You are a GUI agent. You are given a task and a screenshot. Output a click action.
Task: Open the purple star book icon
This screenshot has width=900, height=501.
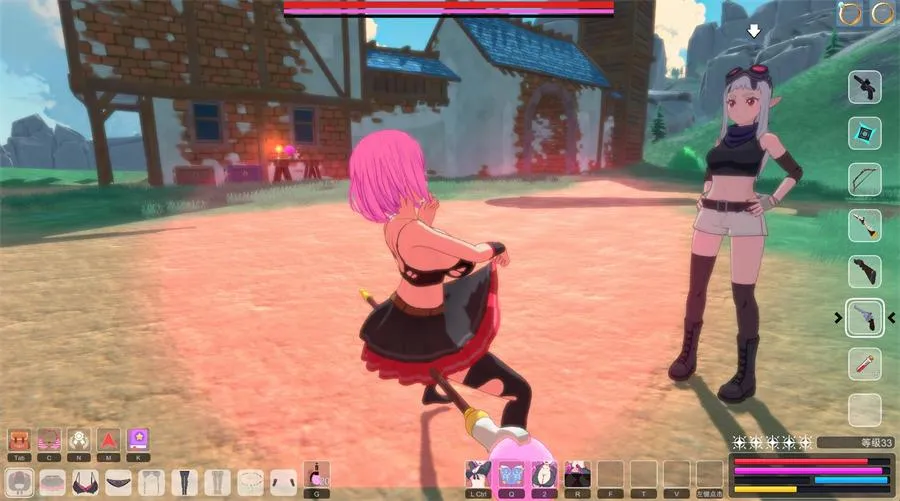[x=138, y=439]
